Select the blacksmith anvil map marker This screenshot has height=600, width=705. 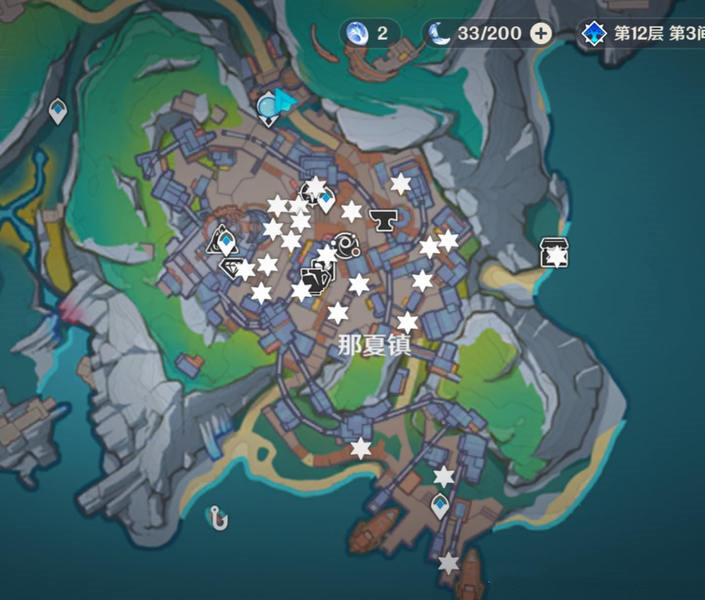(380, 217)
